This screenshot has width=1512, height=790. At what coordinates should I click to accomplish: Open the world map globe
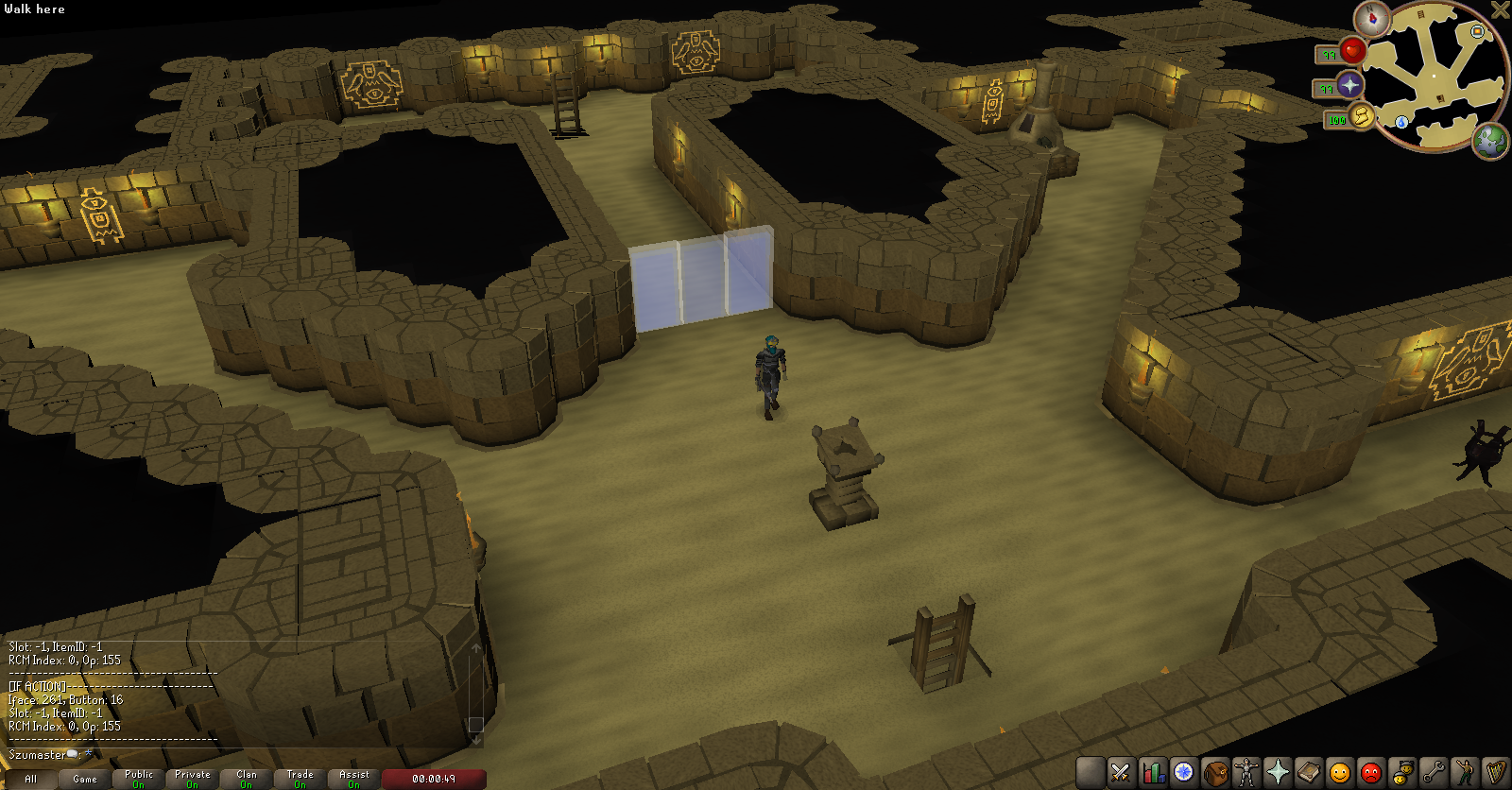pyautogui.click(x=1491, y=141)
